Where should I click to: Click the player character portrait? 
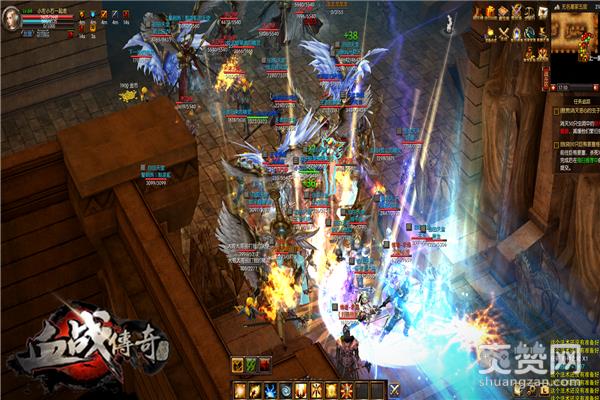click(11, 19)
